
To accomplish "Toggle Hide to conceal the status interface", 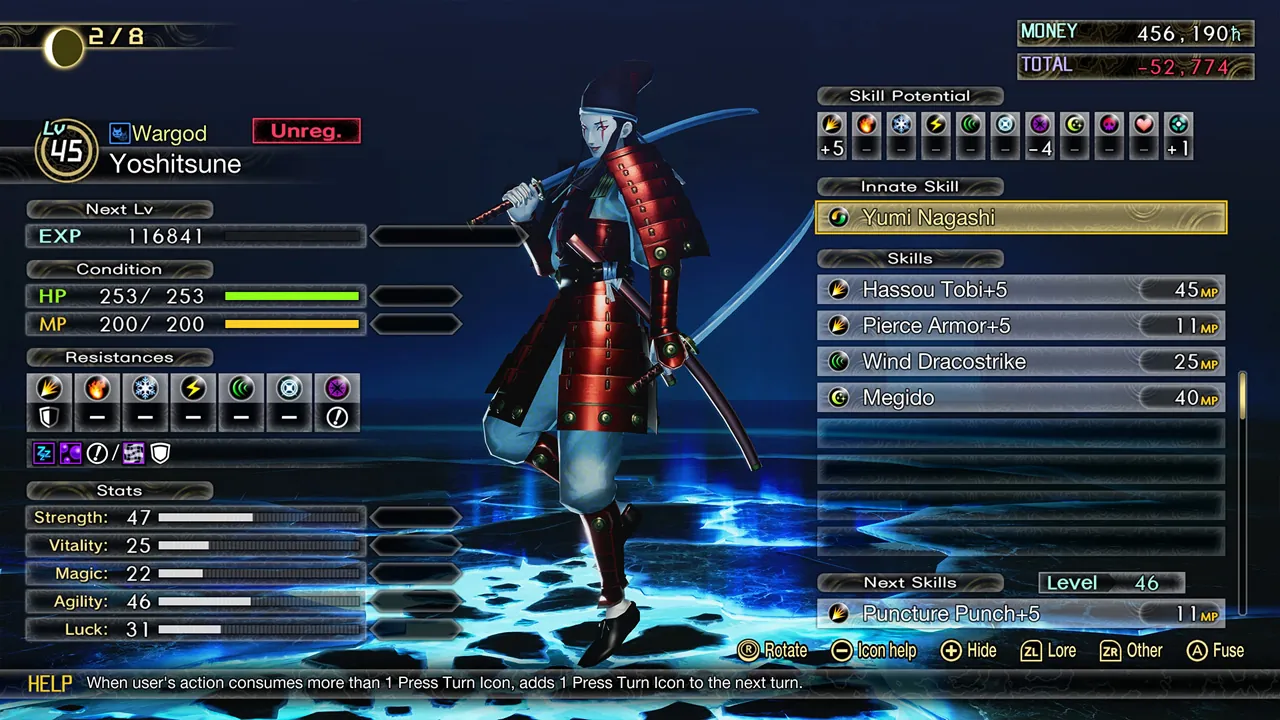I will [x=968, y=651].
